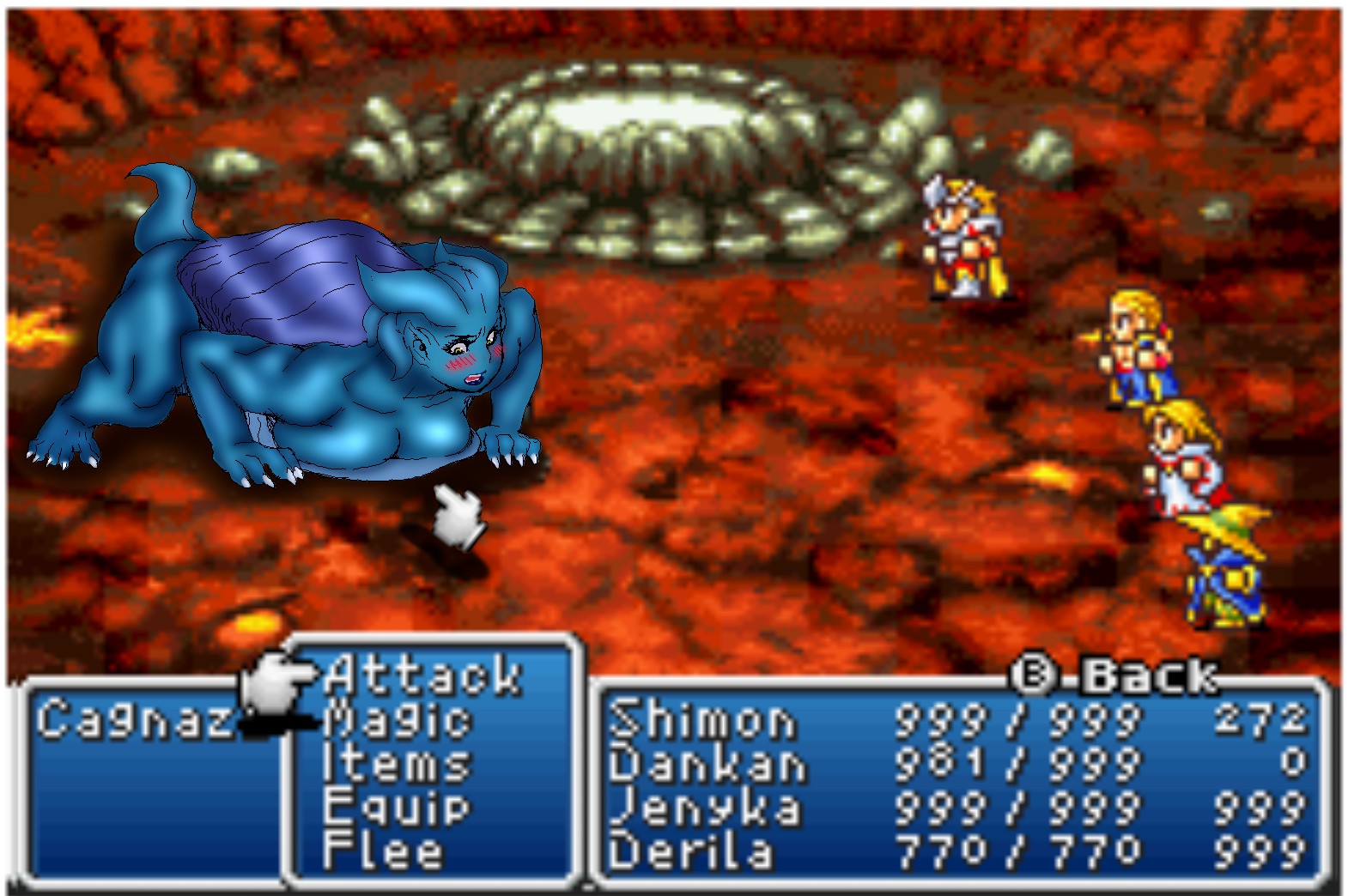Choose the Magic command

[x=398, y=719]
